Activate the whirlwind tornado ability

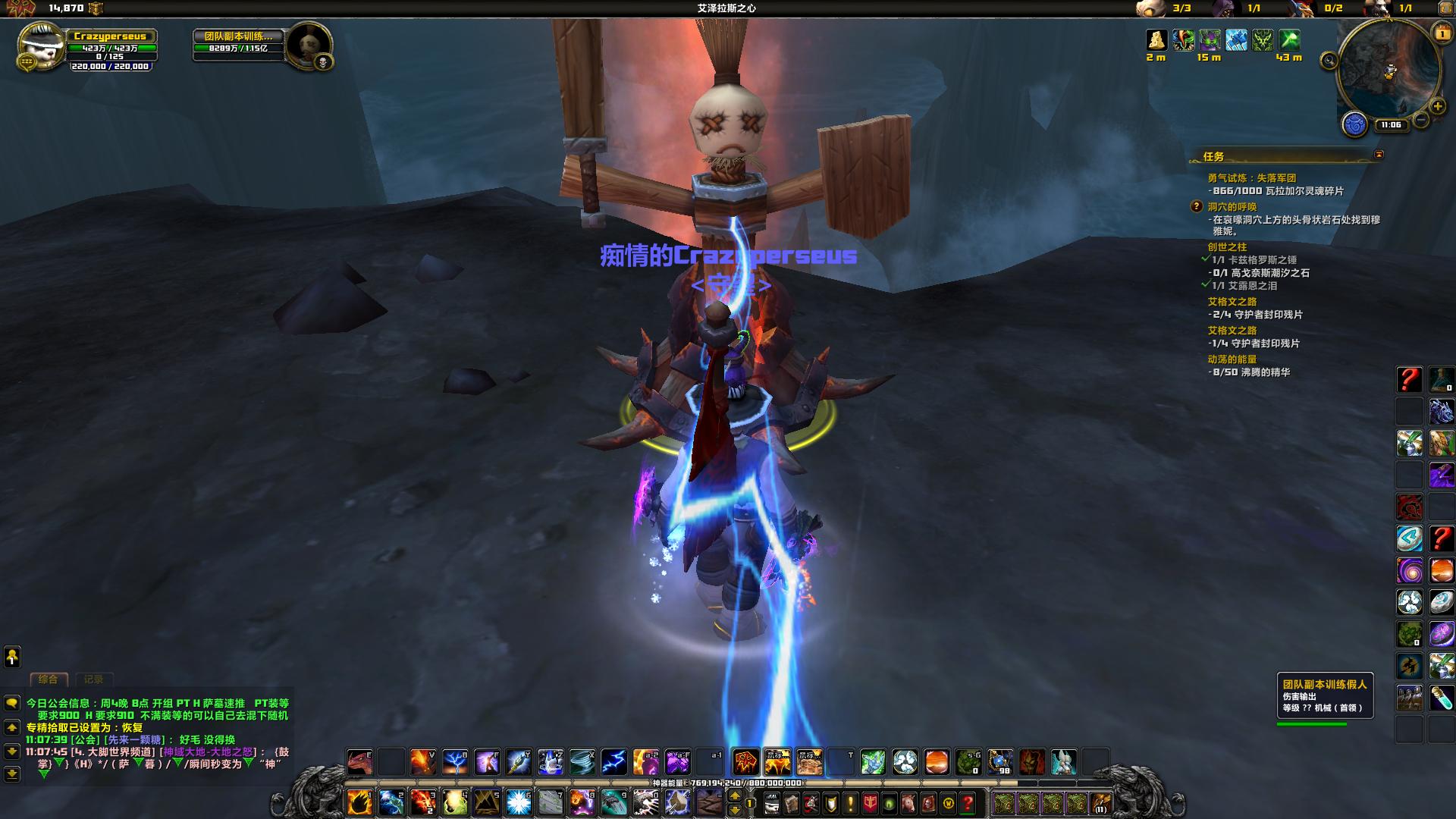[x=582, y=761]
